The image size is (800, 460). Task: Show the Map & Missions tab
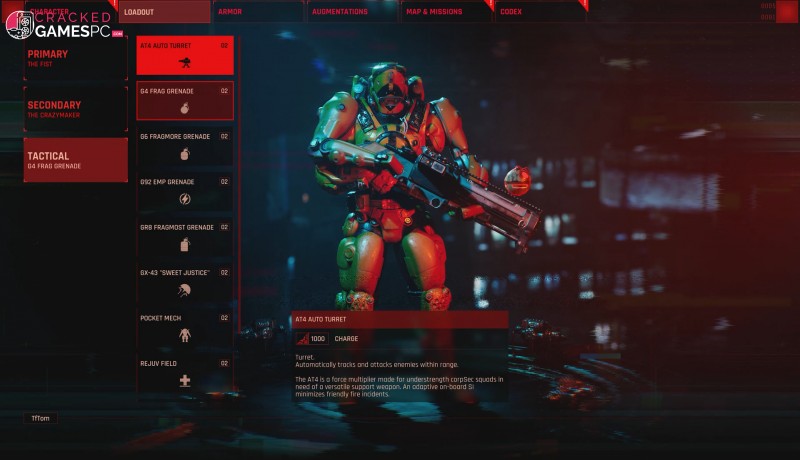tap(444, 12)
